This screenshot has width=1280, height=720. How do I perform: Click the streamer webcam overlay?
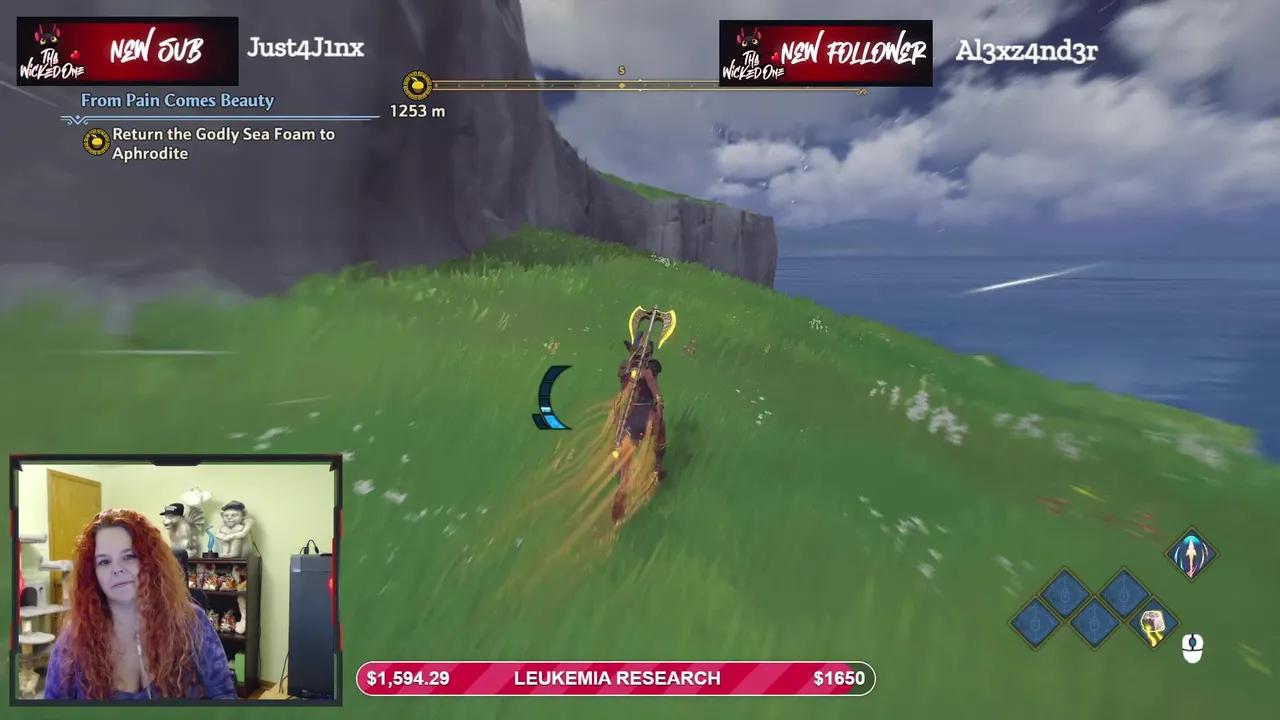pyautogui.click(x=176, y=580)
